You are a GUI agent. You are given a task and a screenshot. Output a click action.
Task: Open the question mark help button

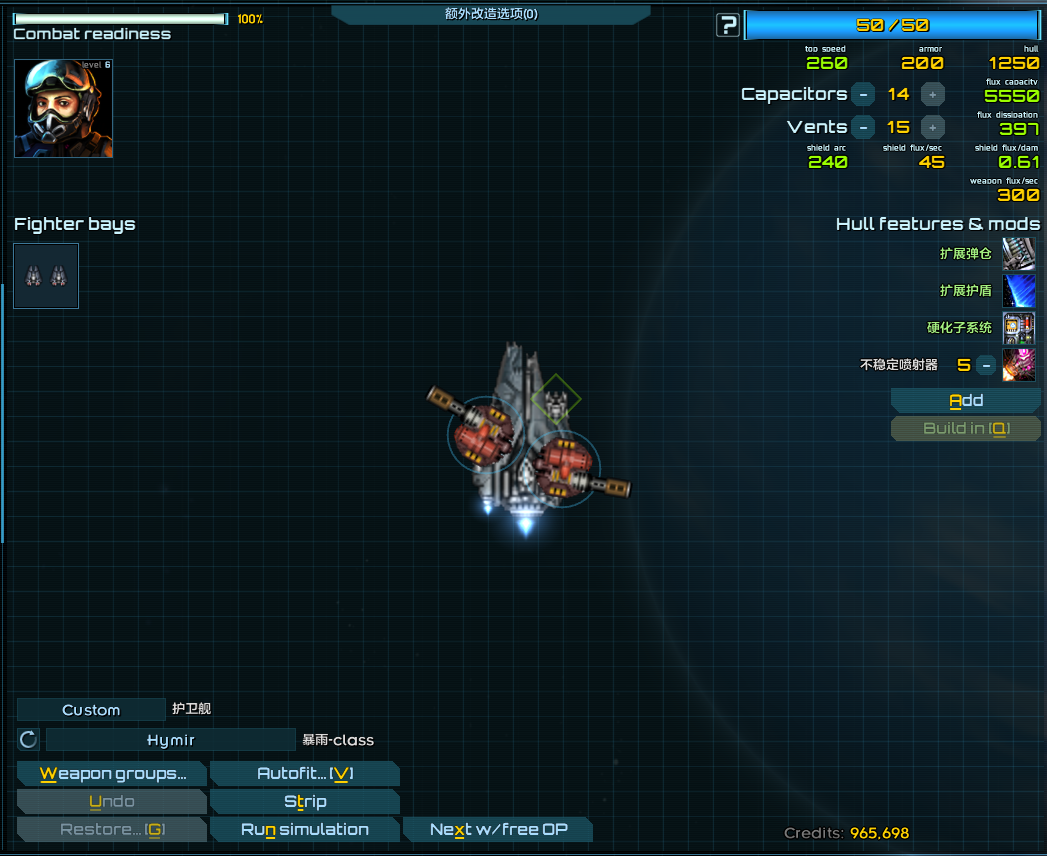click(x=728, y=25)
